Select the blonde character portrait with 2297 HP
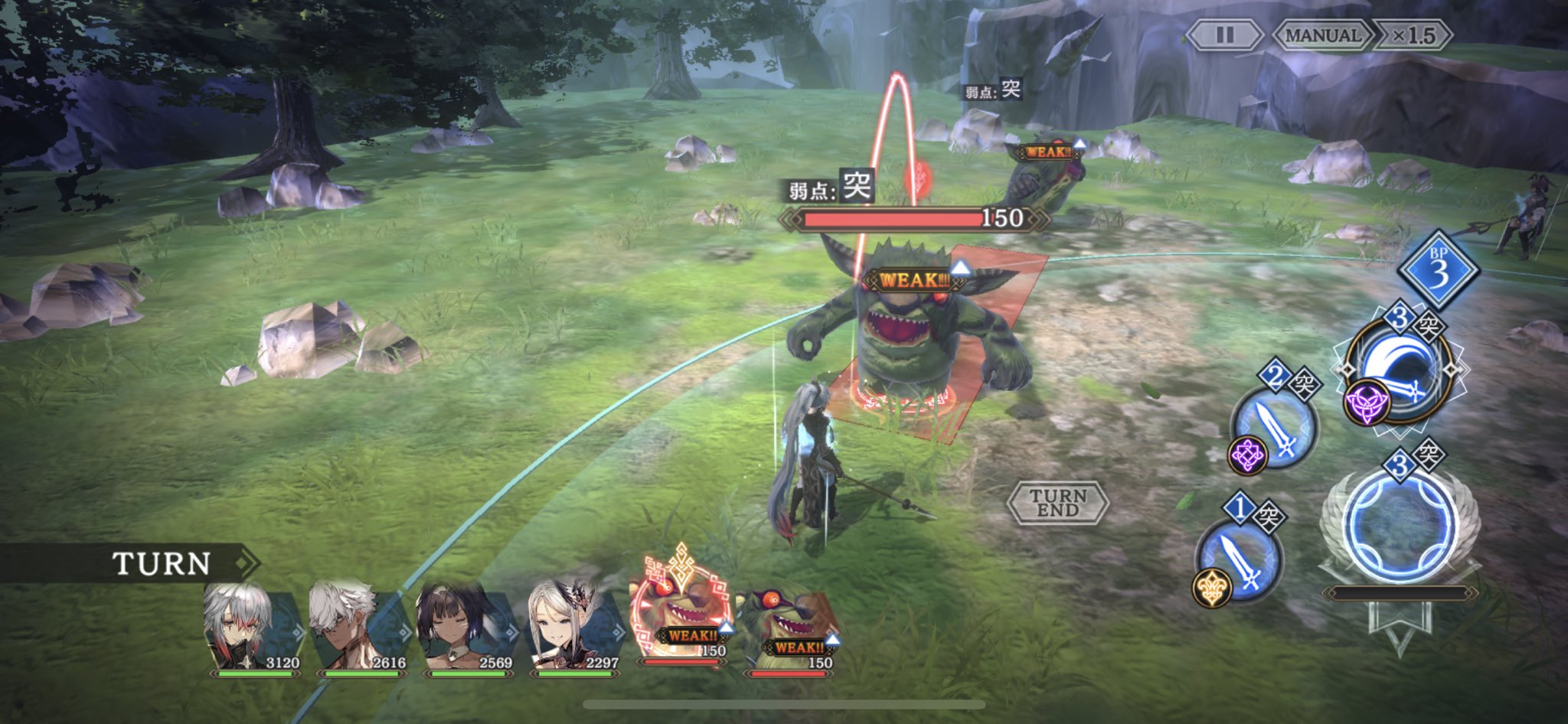 click(x=573, y=628)
